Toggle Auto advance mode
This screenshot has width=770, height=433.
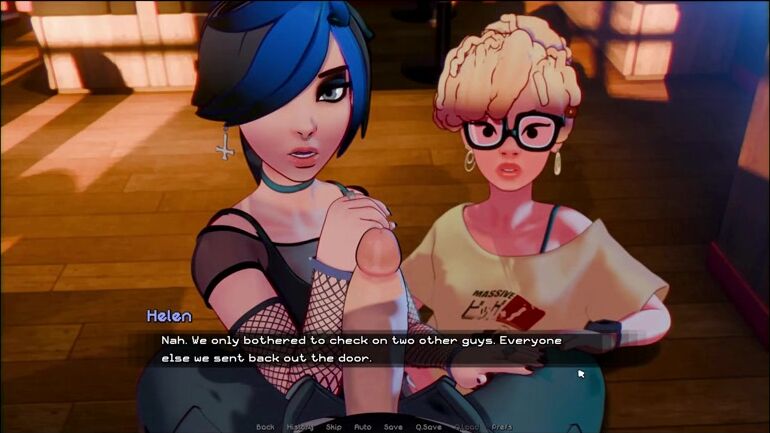coord(362,427)
